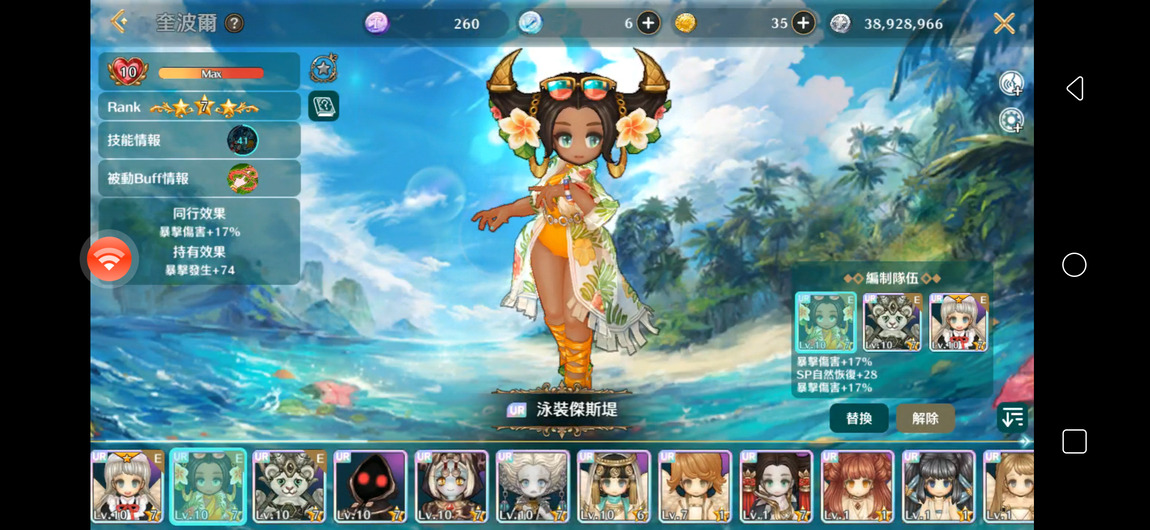Tap the silver star medal icon

323,68
